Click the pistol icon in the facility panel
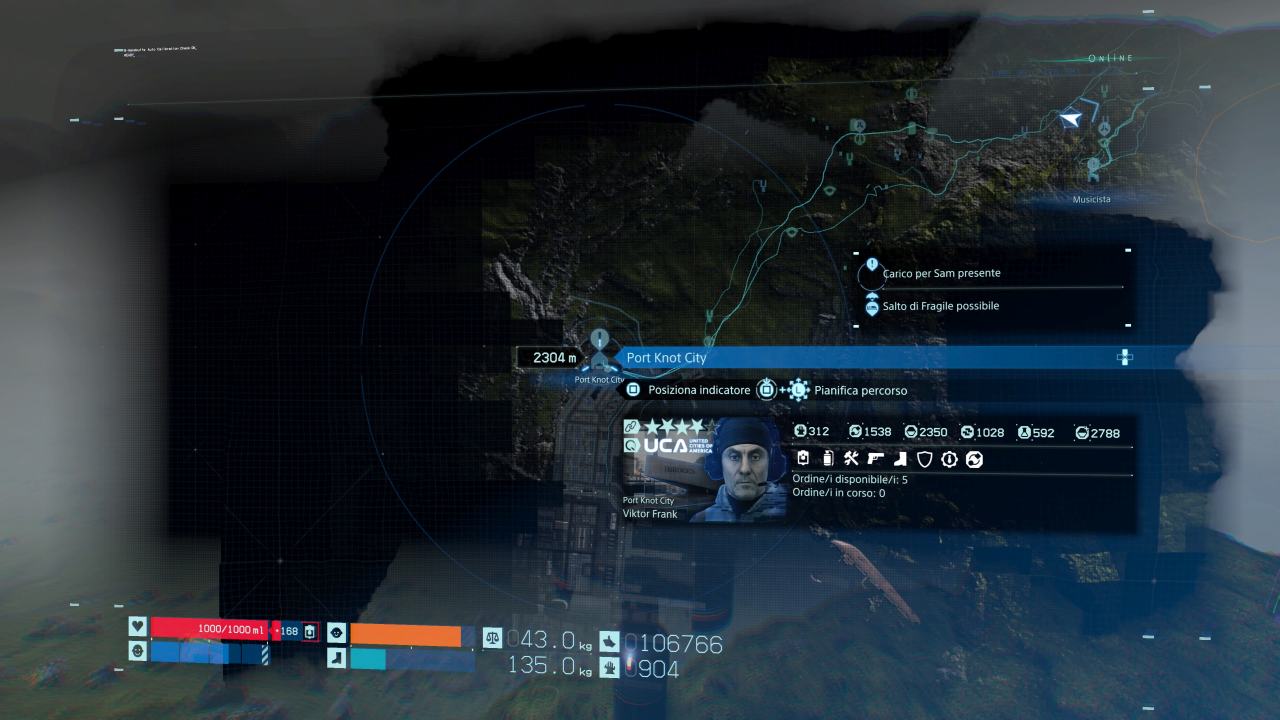1280x720 pixels. point(876,459)
